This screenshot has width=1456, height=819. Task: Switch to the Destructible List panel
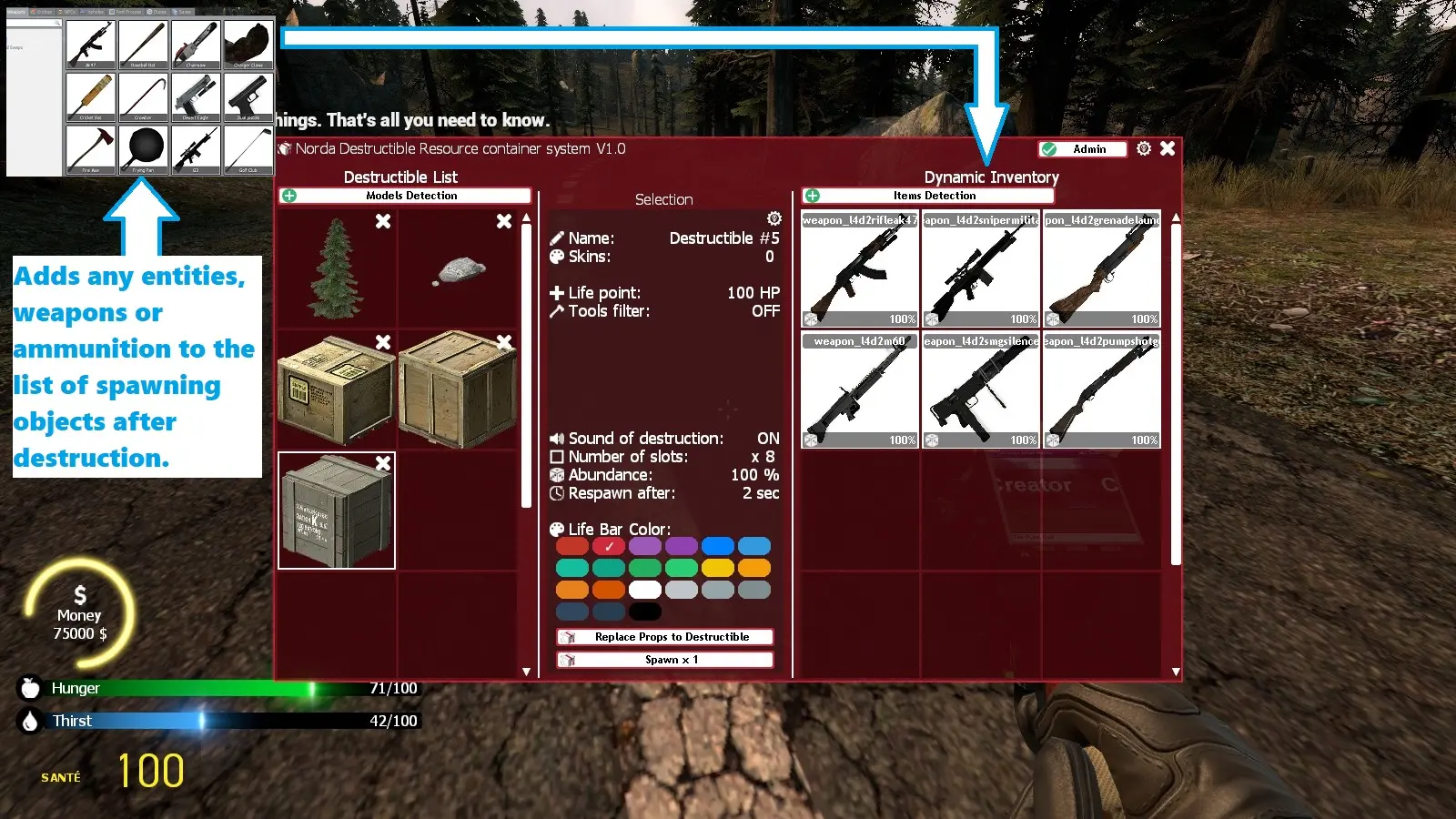coord(400,177)
